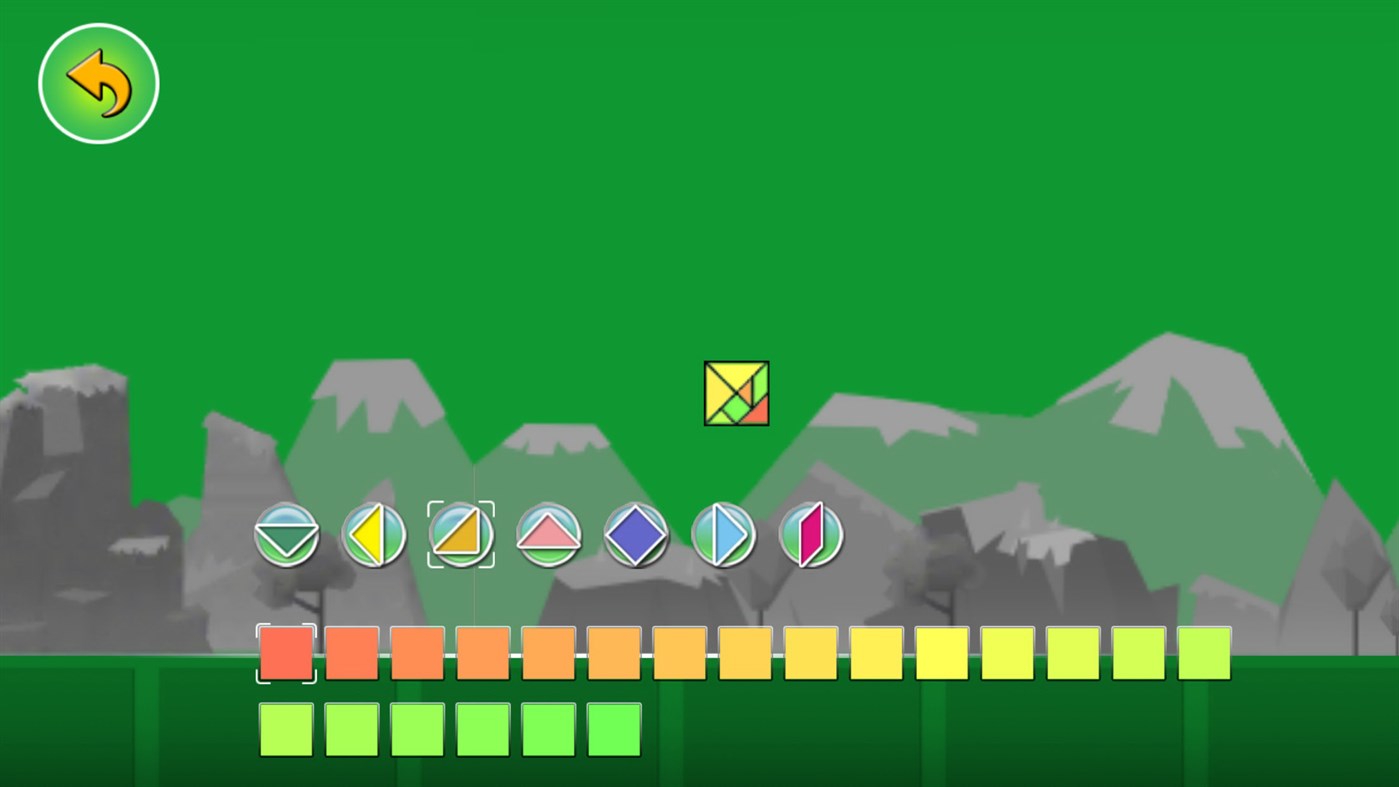Open the tangram puzzle preview image
Screen dimensions: 1399x787
click(737, 393)
